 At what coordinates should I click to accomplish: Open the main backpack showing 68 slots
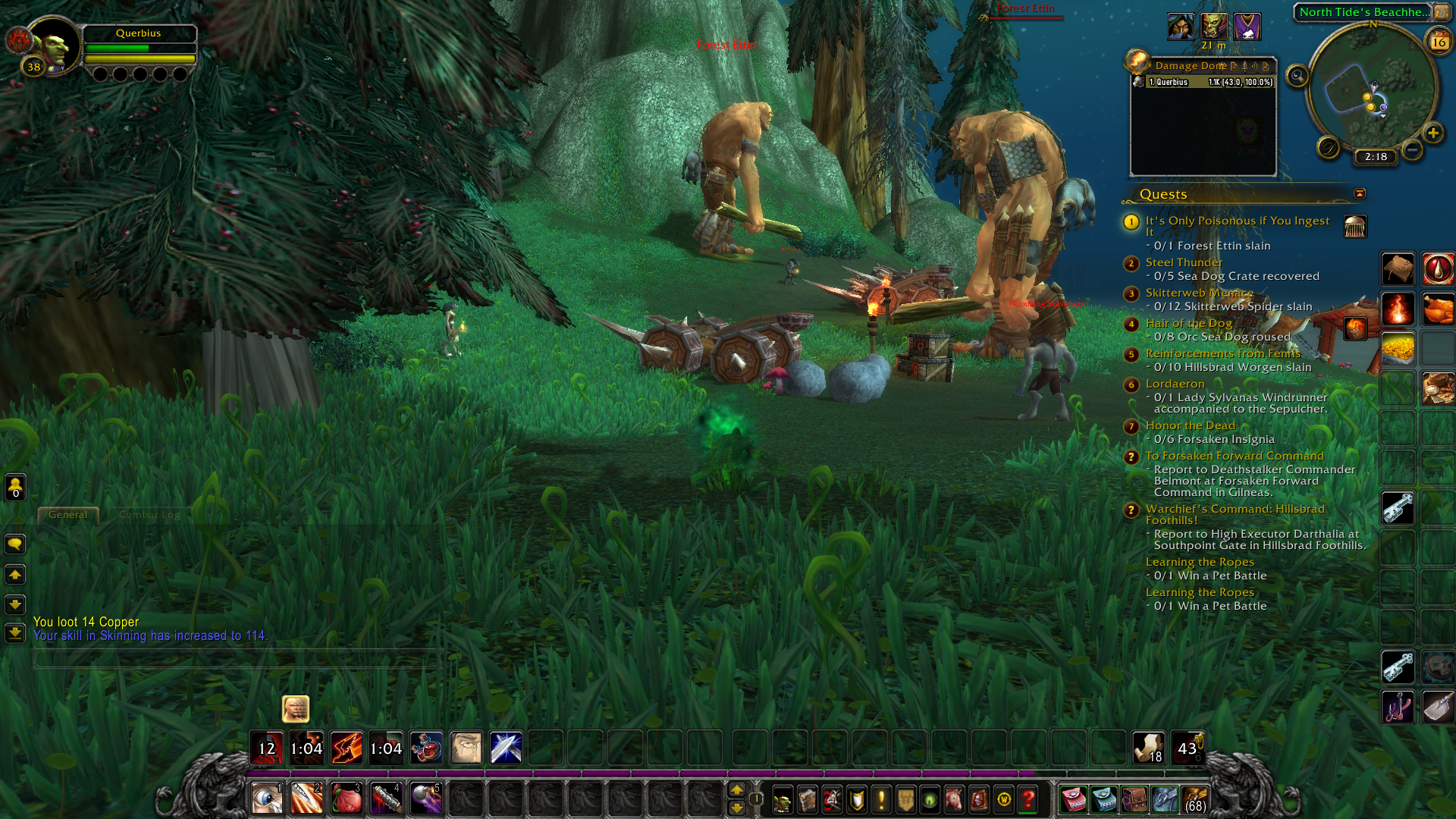coord(1194,799)
